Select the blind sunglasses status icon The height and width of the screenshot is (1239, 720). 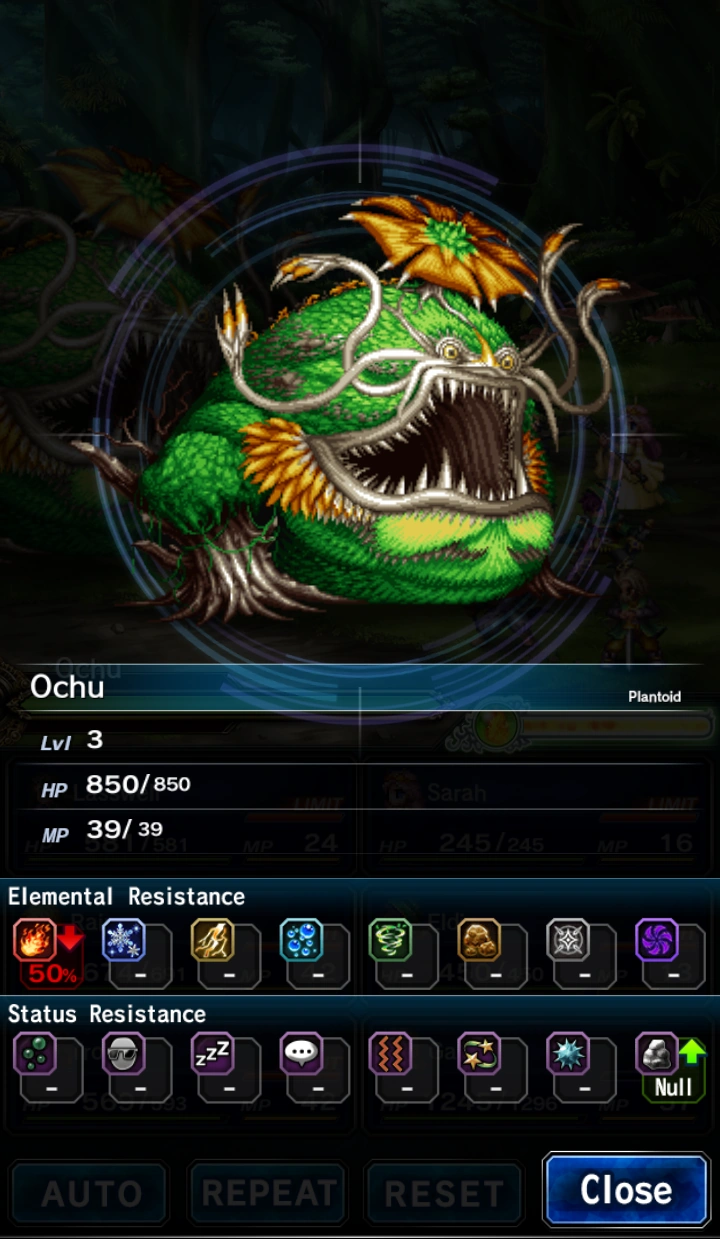coord(124,1054)
